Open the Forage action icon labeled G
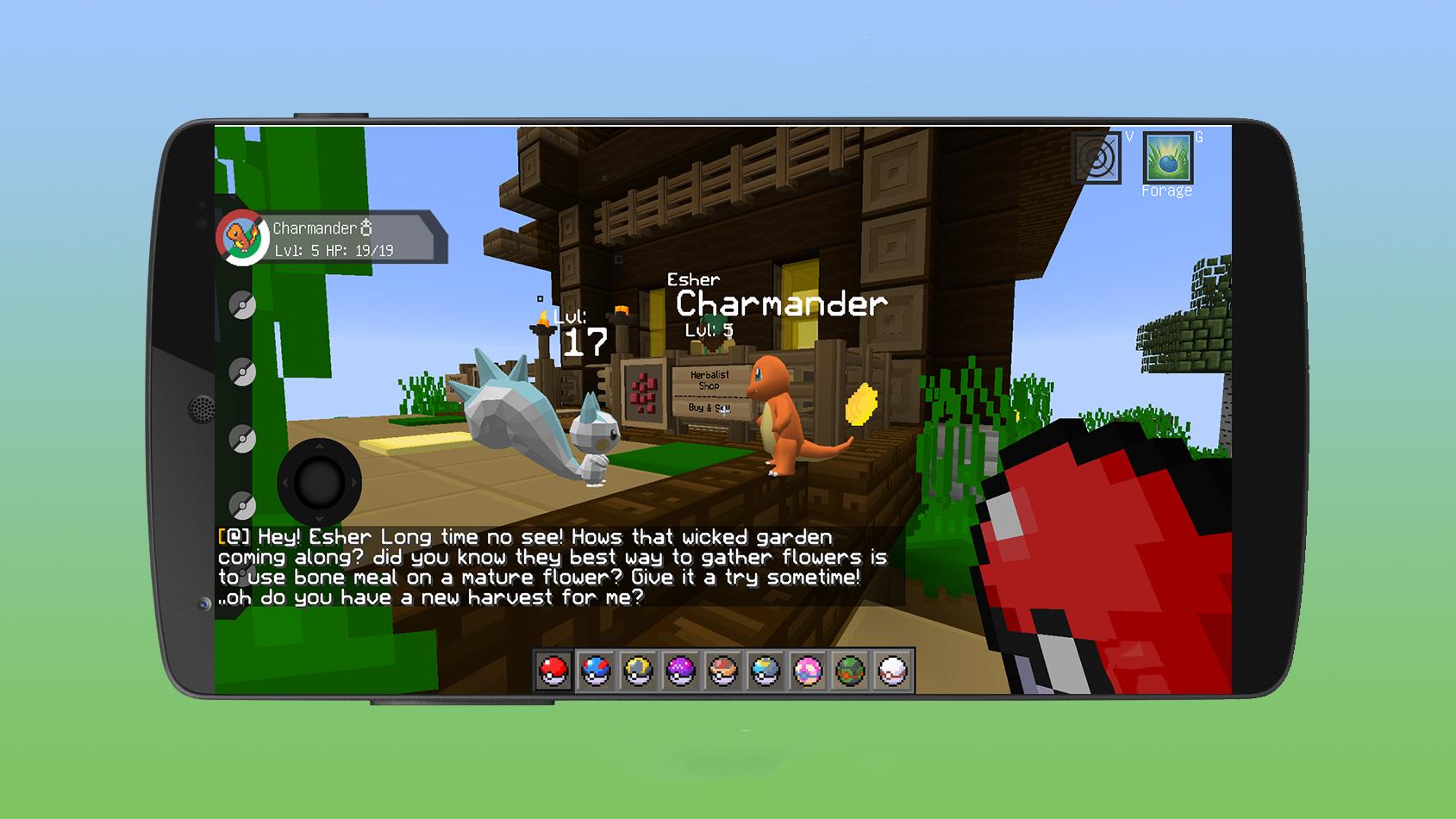Image resolution: width=1456 pixels, height=819 pixels. coord(1168,159)
